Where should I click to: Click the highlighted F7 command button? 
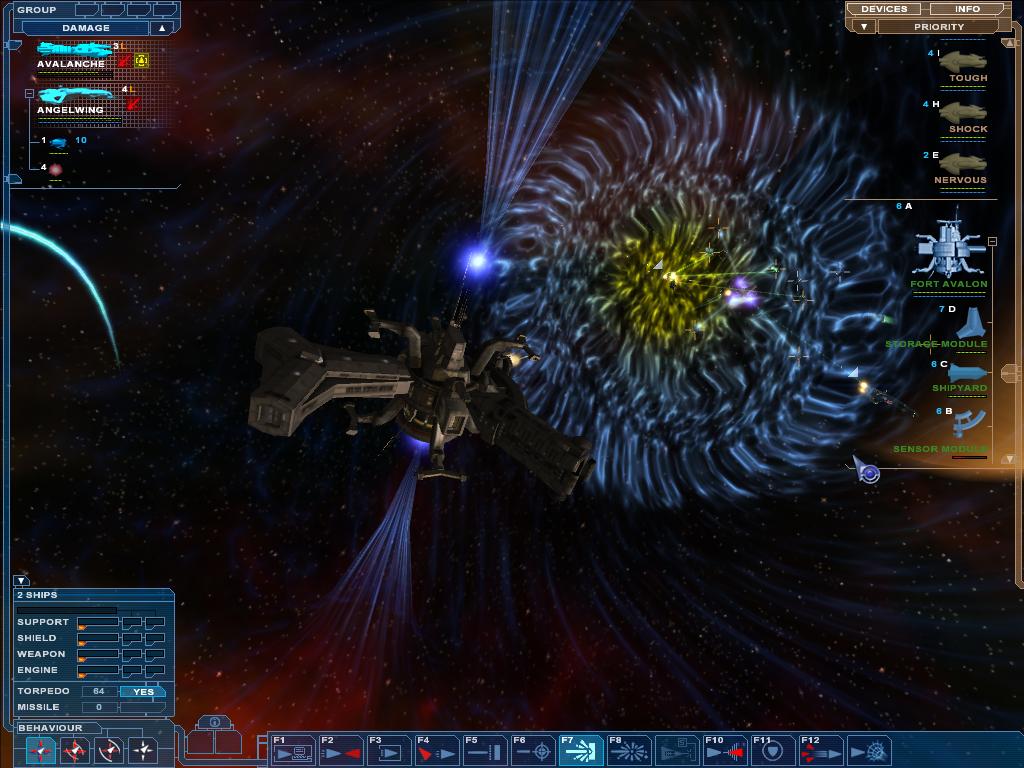(580, 750)
